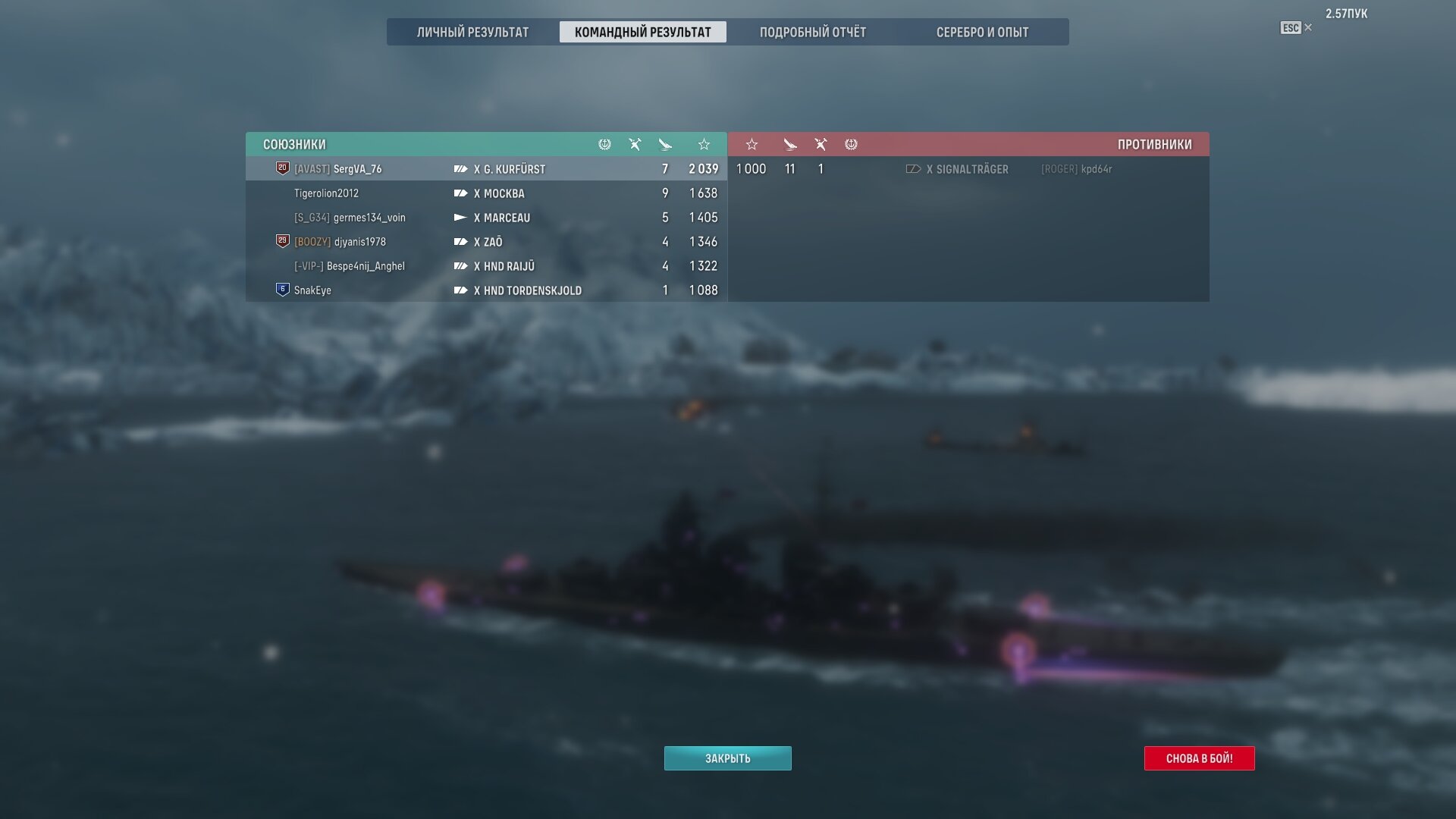
Task: Close the results with the Закрыть button
Action: [727, 758]
